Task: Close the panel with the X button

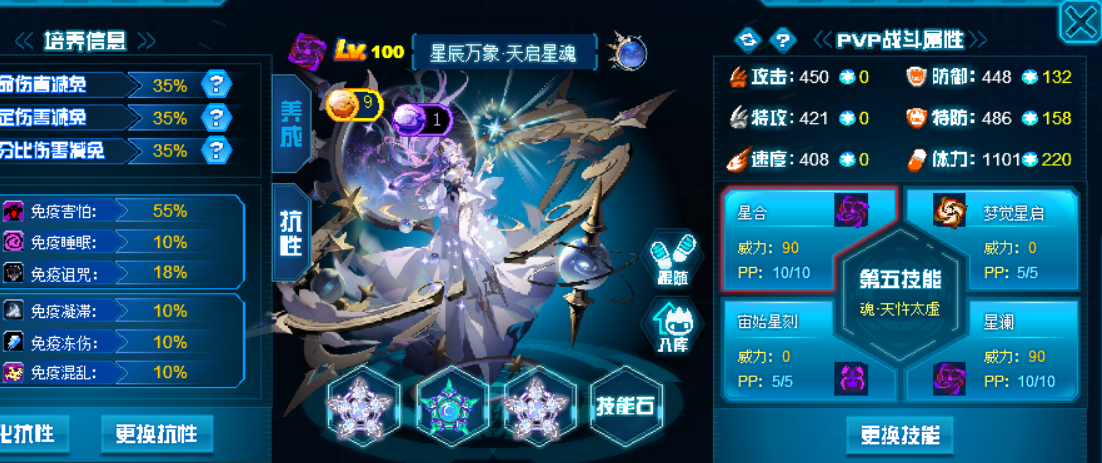Action: tap(1080, 22)
